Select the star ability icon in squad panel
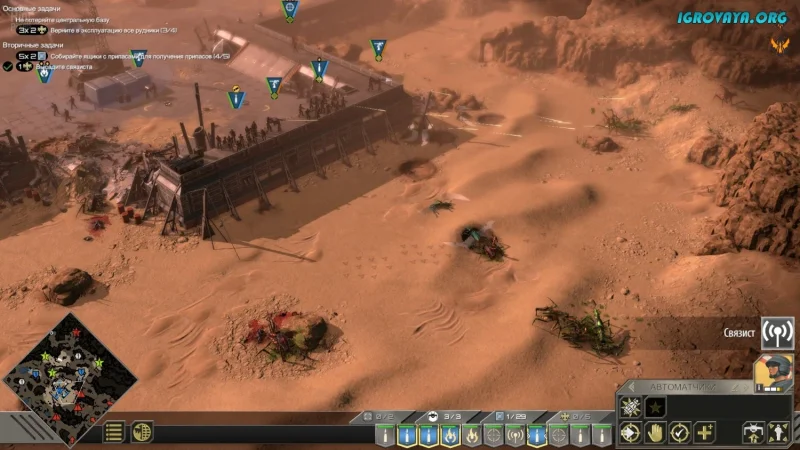 pyautogui.click(x=656, y=407)
